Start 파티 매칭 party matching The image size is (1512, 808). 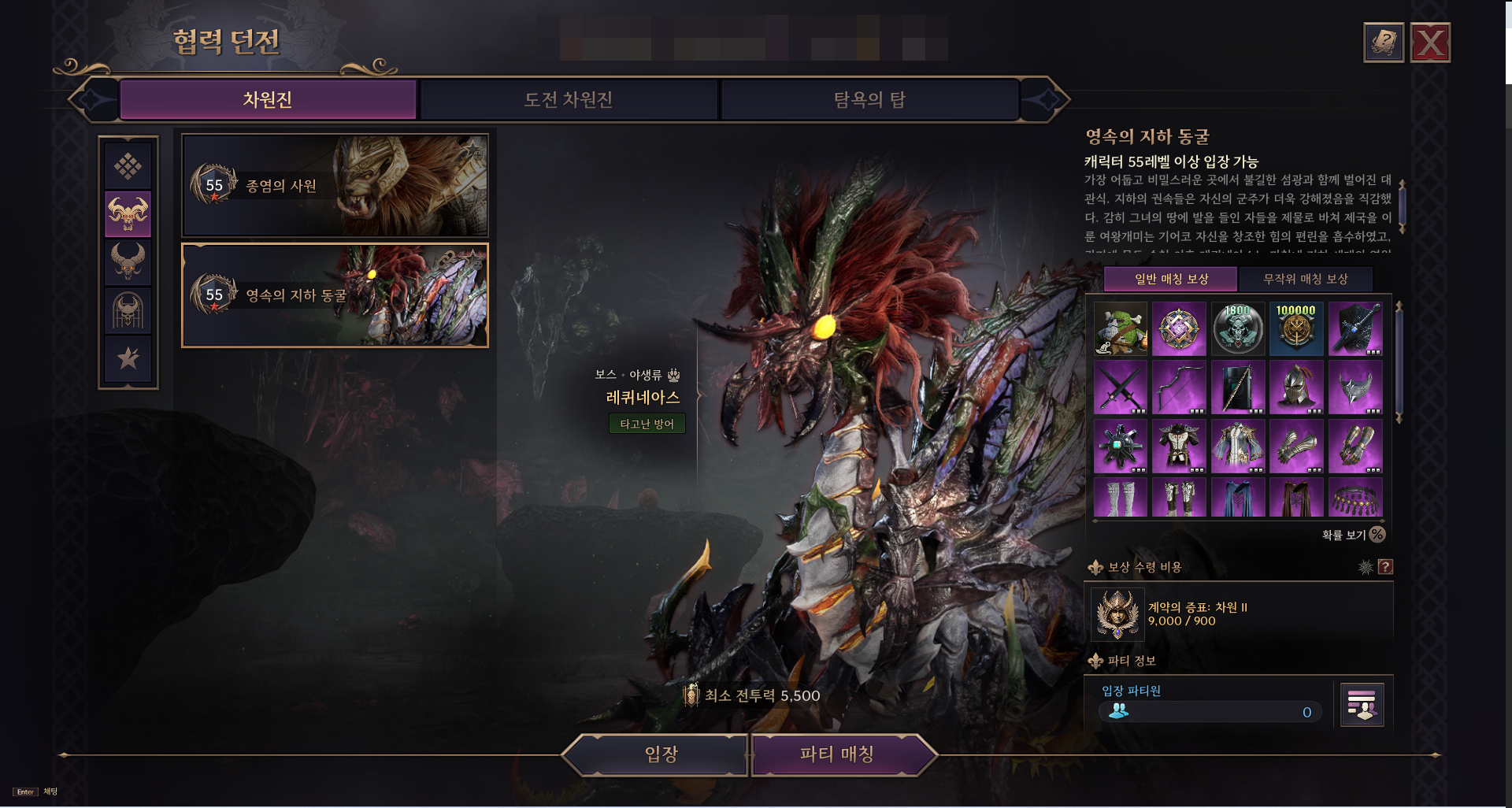coord(836,754)
